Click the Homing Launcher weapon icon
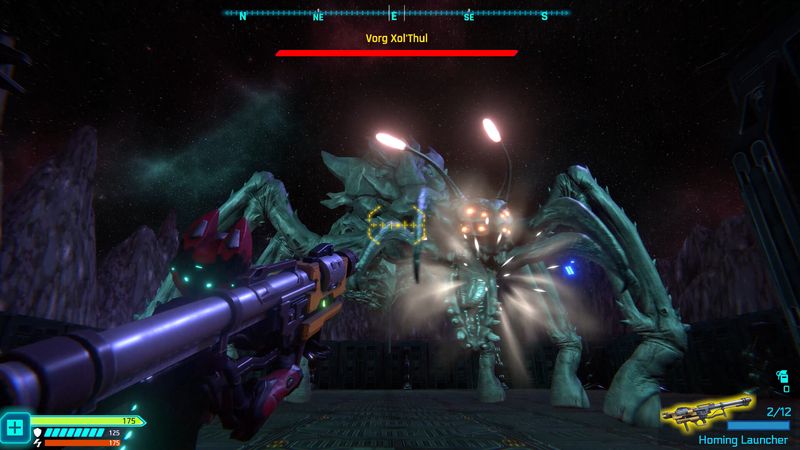The width and height of the screenshot is (800, 450). [x=708, y=411]
